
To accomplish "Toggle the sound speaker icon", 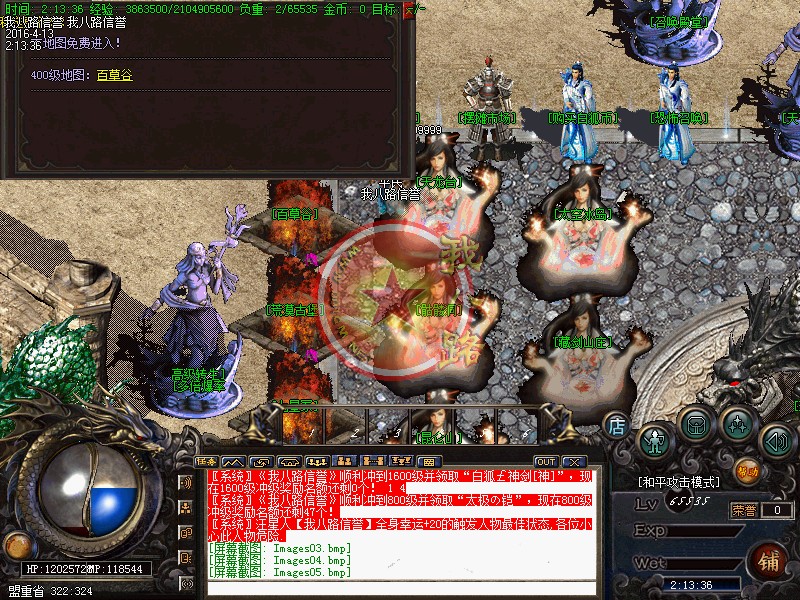I will pyautogui.click(x=776, y=440).
